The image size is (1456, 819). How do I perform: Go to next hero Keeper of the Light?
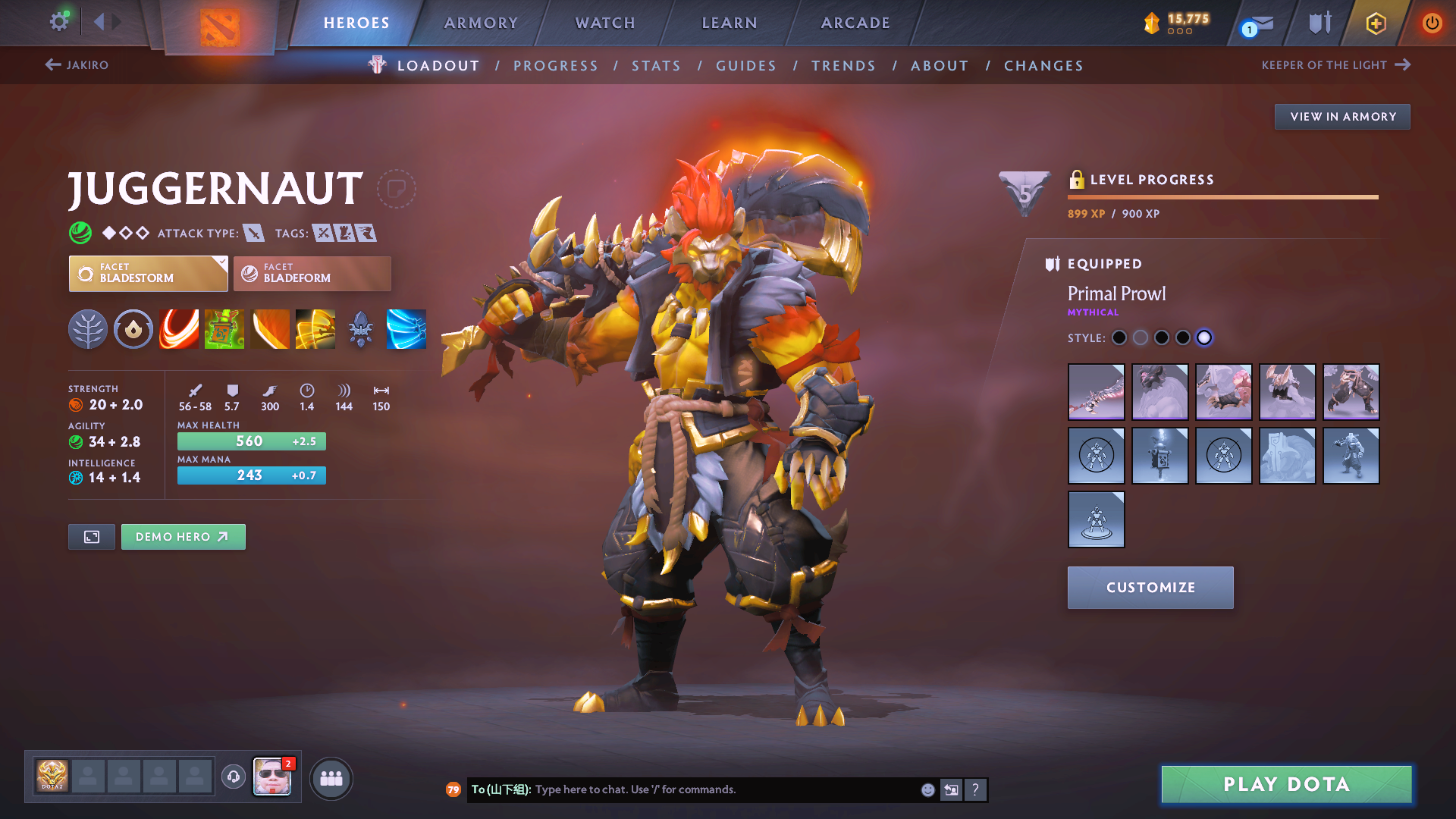[1335, 65]
